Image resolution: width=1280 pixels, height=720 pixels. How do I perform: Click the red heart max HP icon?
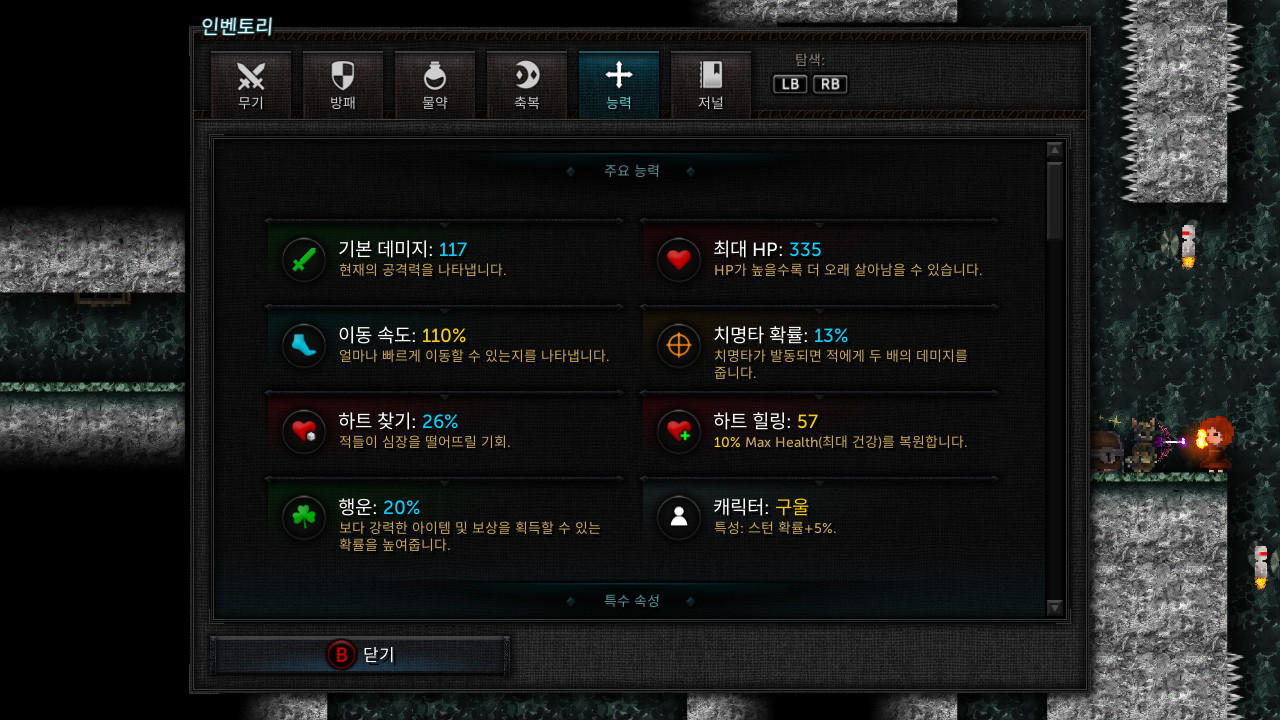click(x=679, y=258)
